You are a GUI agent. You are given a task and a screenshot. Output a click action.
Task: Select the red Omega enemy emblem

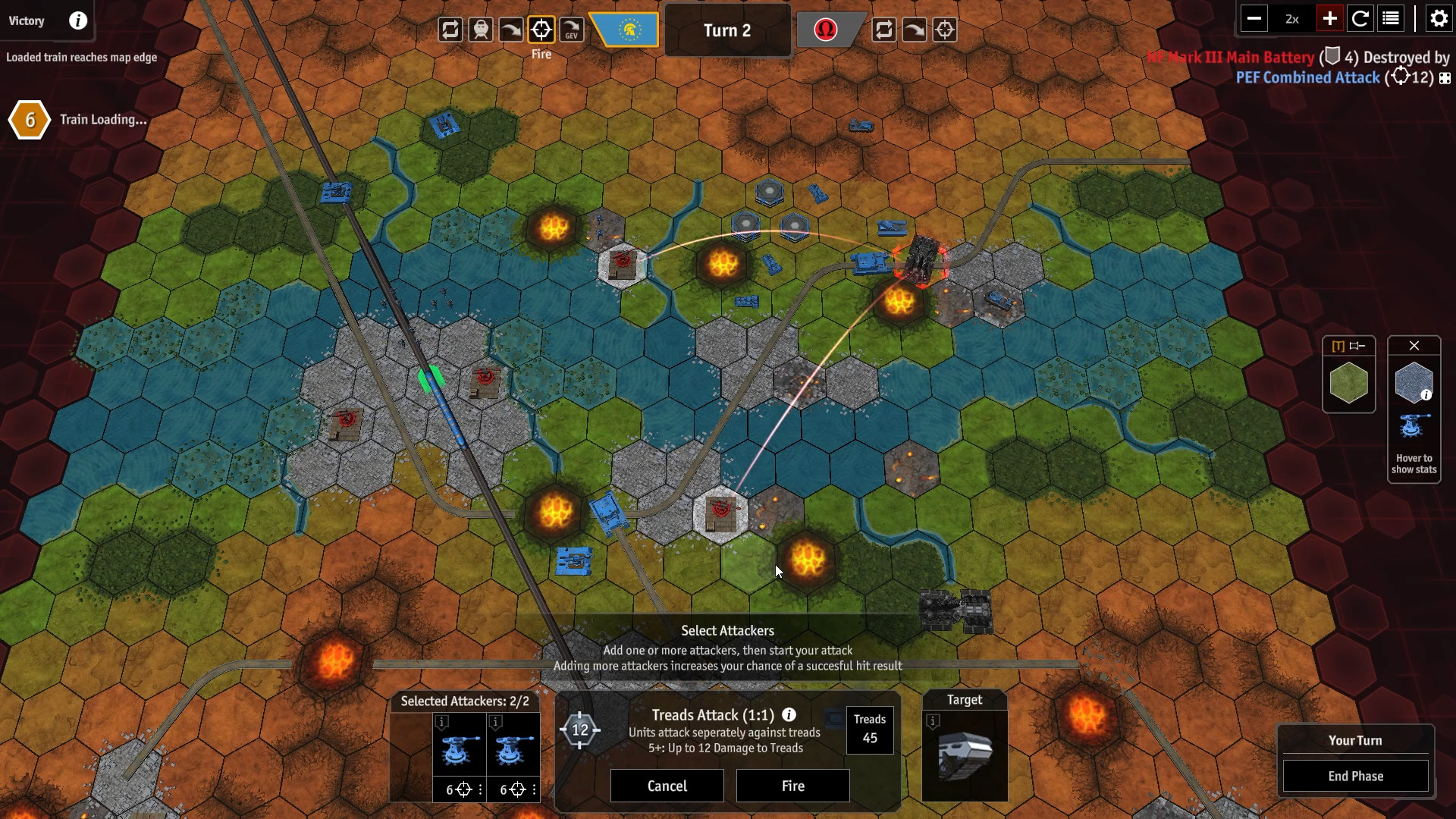(x=827, y=30)
